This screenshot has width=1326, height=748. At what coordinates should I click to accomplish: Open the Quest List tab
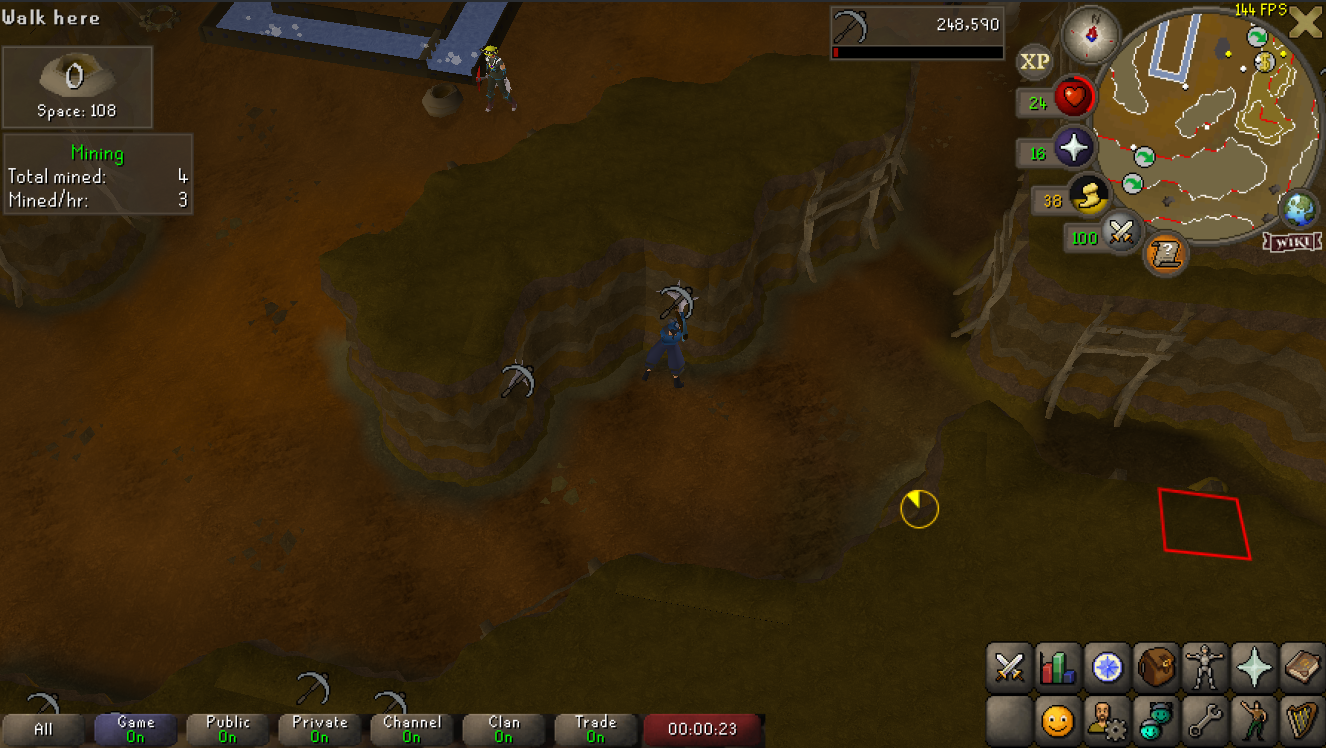[x=1108, y=668]
